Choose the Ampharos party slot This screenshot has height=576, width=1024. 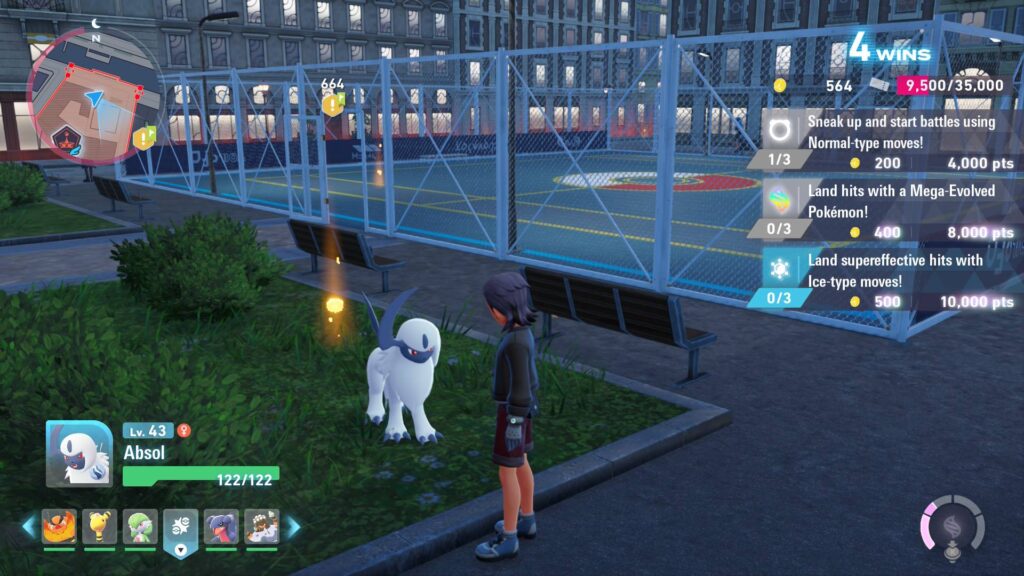pos(100,527)
